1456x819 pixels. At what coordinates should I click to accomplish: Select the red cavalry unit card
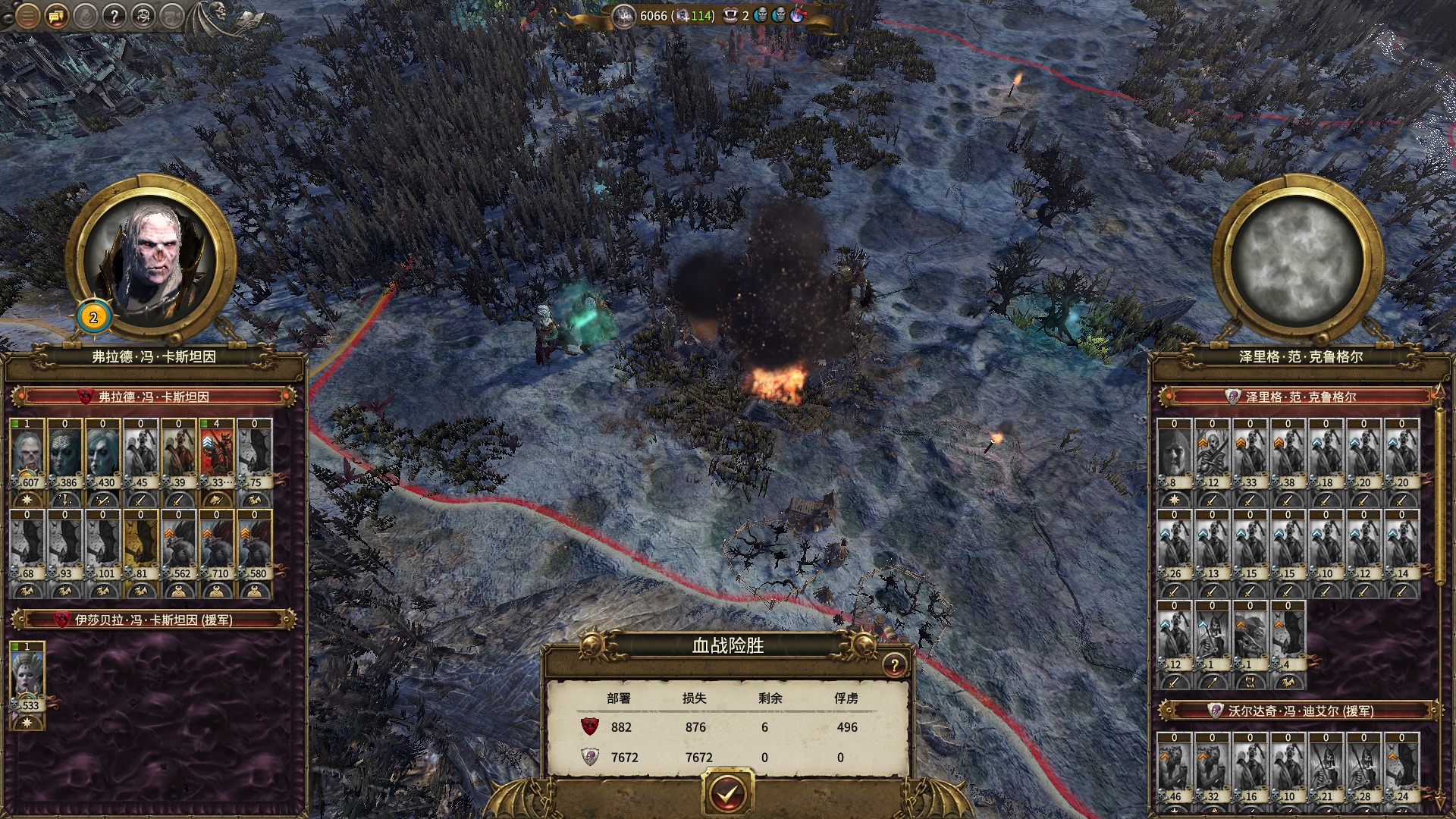point(217,455)
